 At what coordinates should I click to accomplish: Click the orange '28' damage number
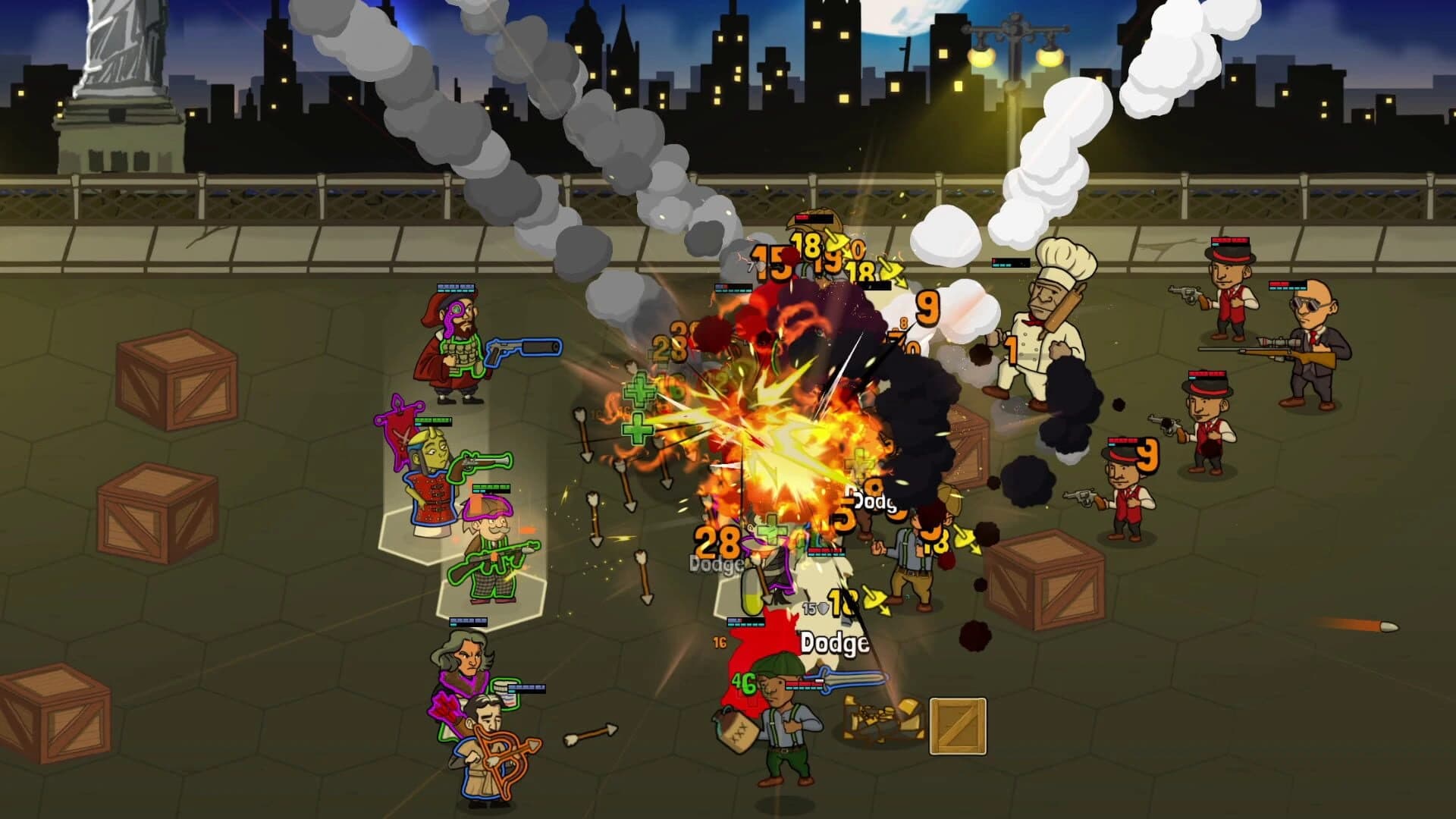coord(718,542)
